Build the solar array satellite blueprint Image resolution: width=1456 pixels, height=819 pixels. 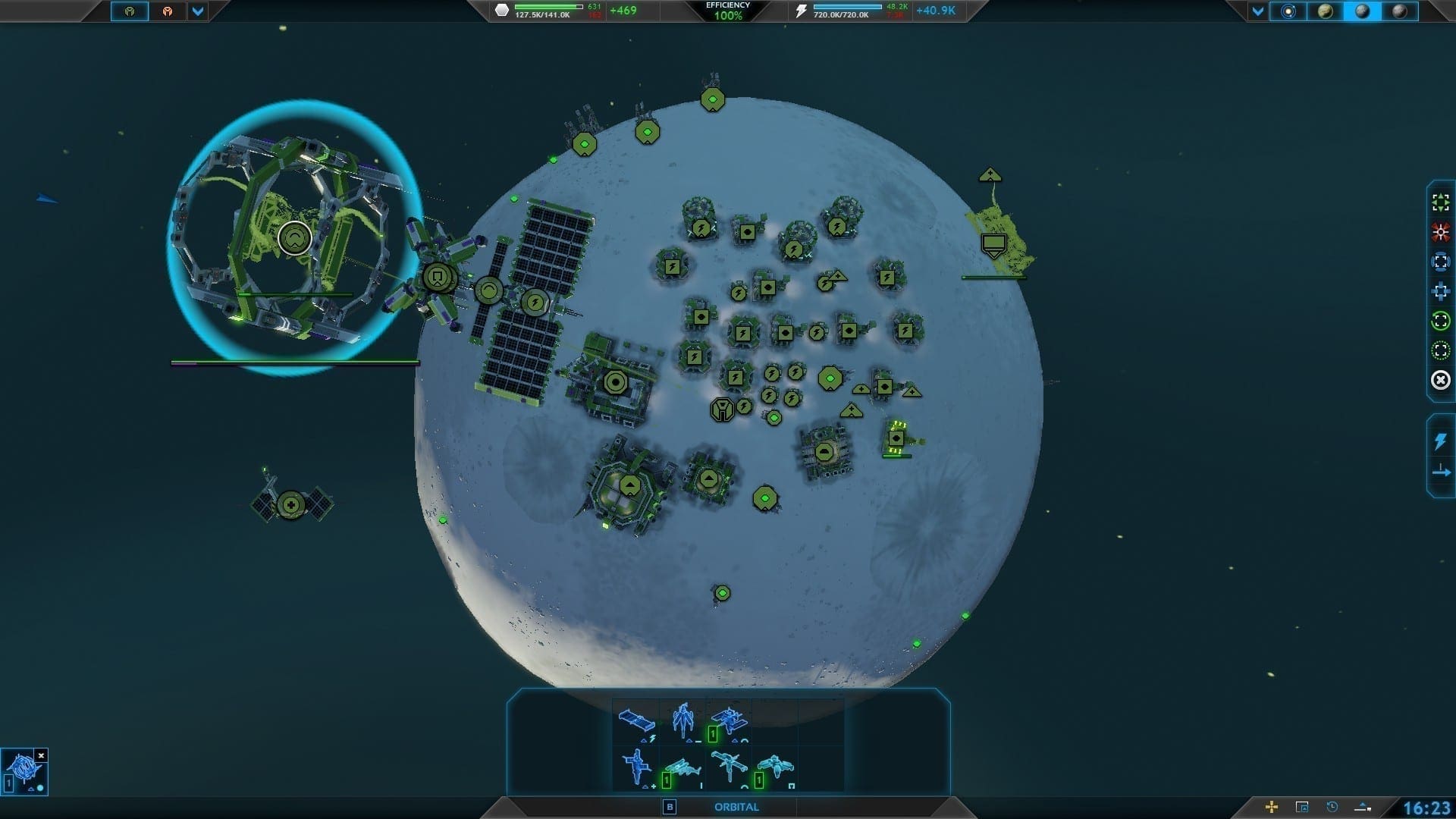click(636, 721)
